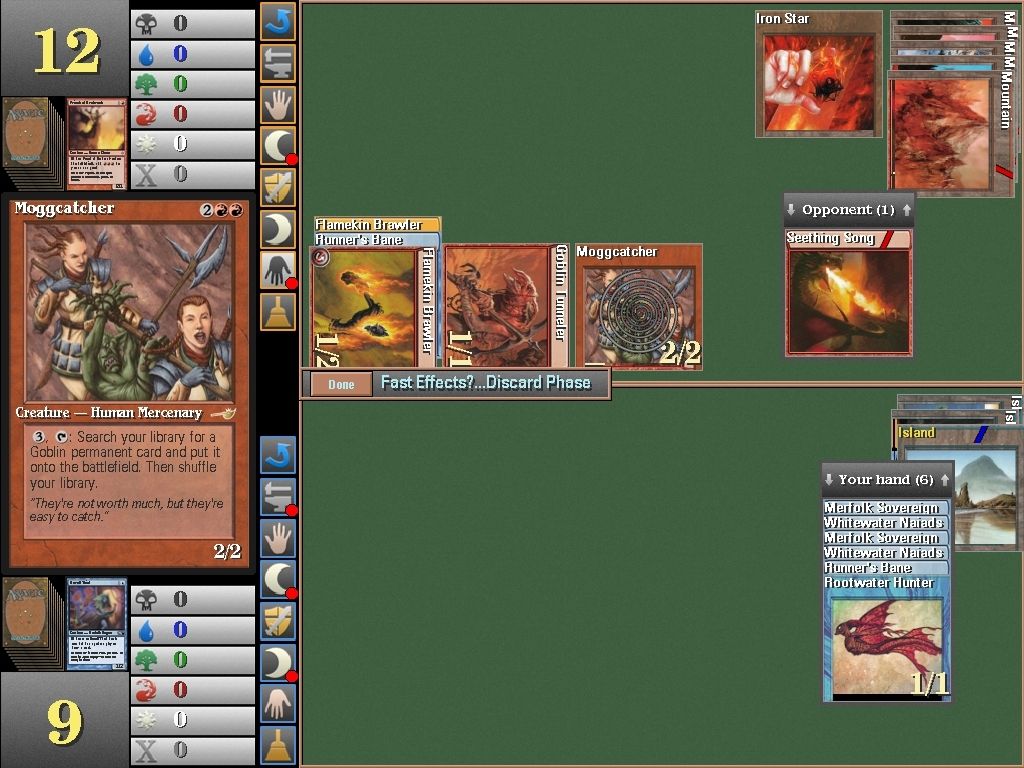View the large Moggcatcher card preview
Image resolution: width=1024 pixels, height=768 pixels.
pyautogui.click(x=128, y=380)
